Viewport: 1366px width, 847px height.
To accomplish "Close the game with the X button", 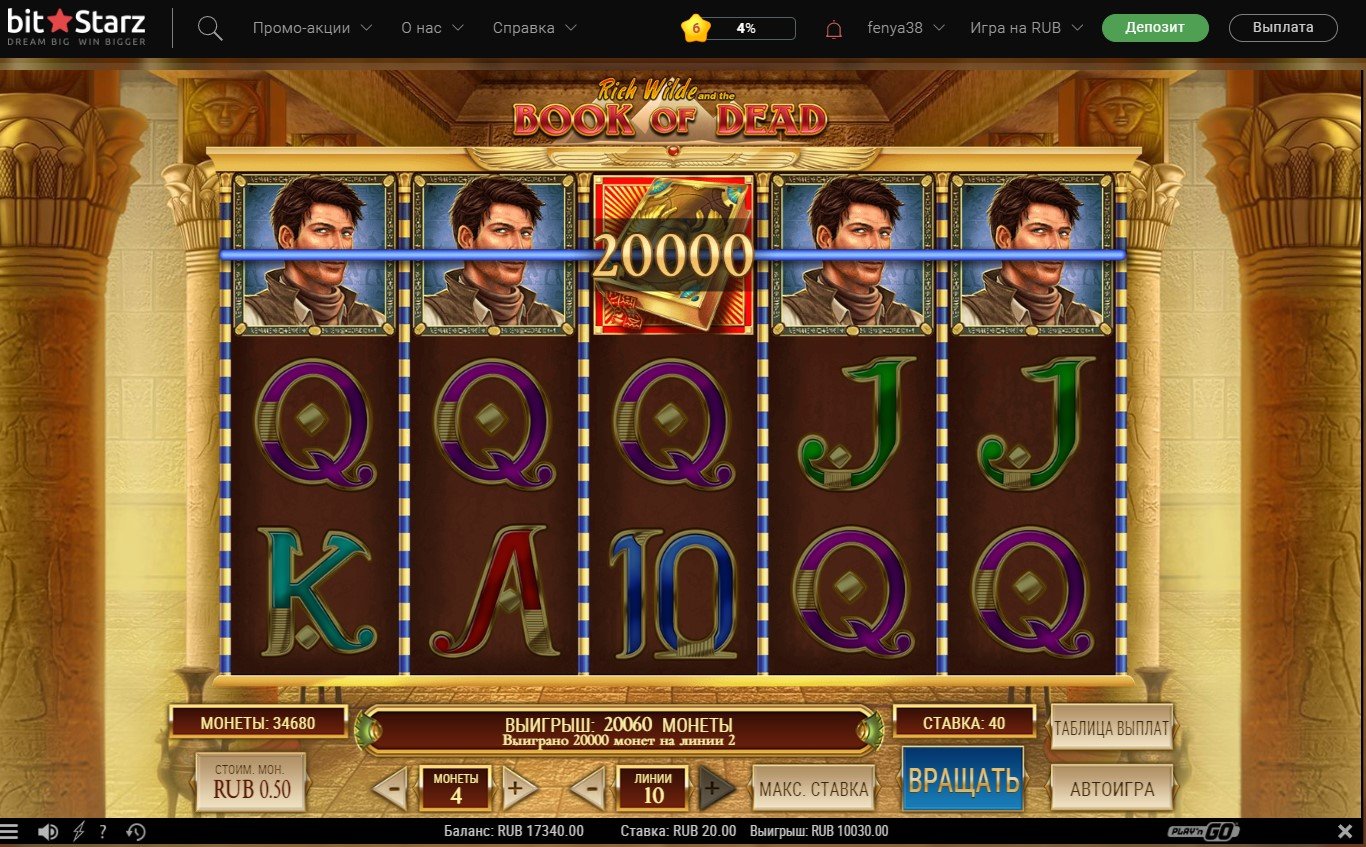I will click(1346, 832).
